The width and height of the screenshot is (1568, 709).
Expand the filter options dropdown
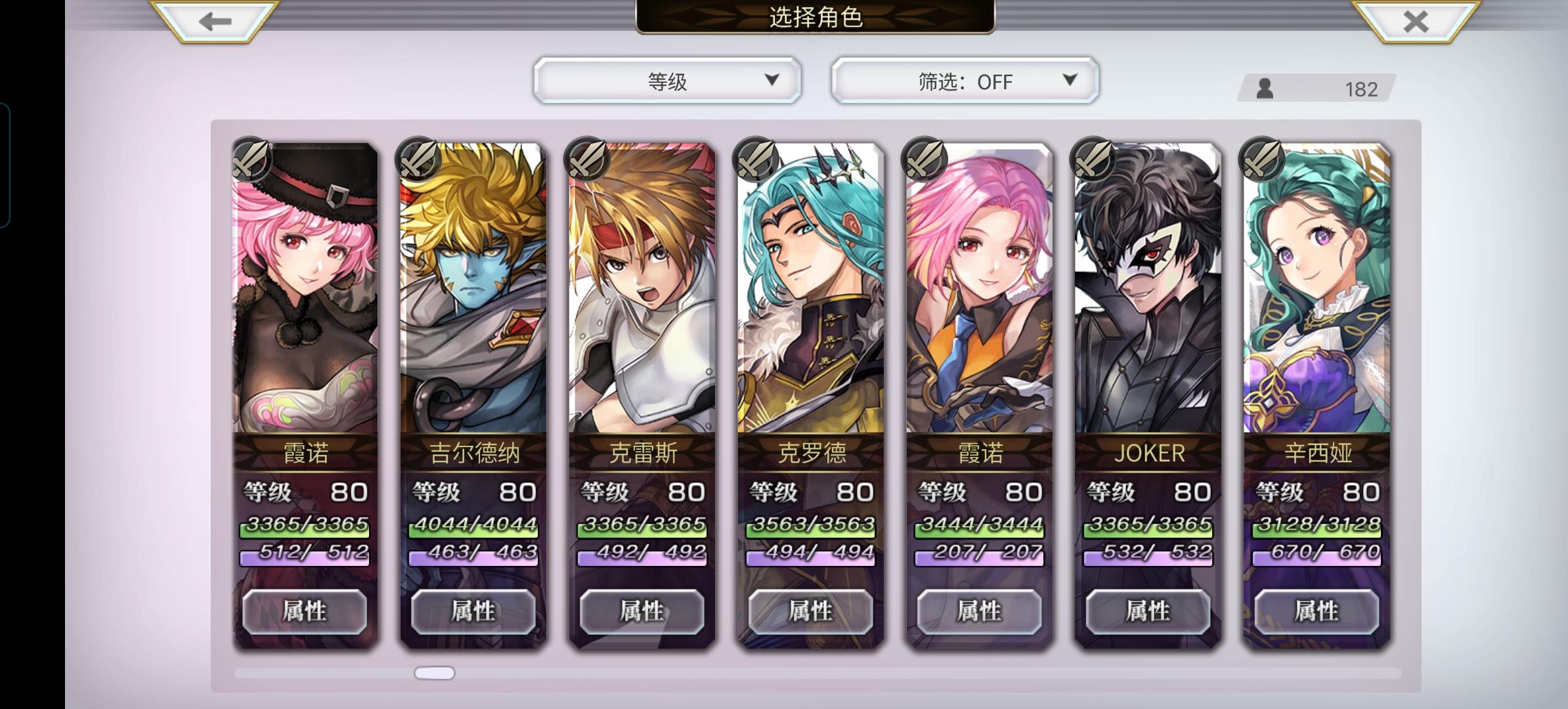pos(1070,81)
